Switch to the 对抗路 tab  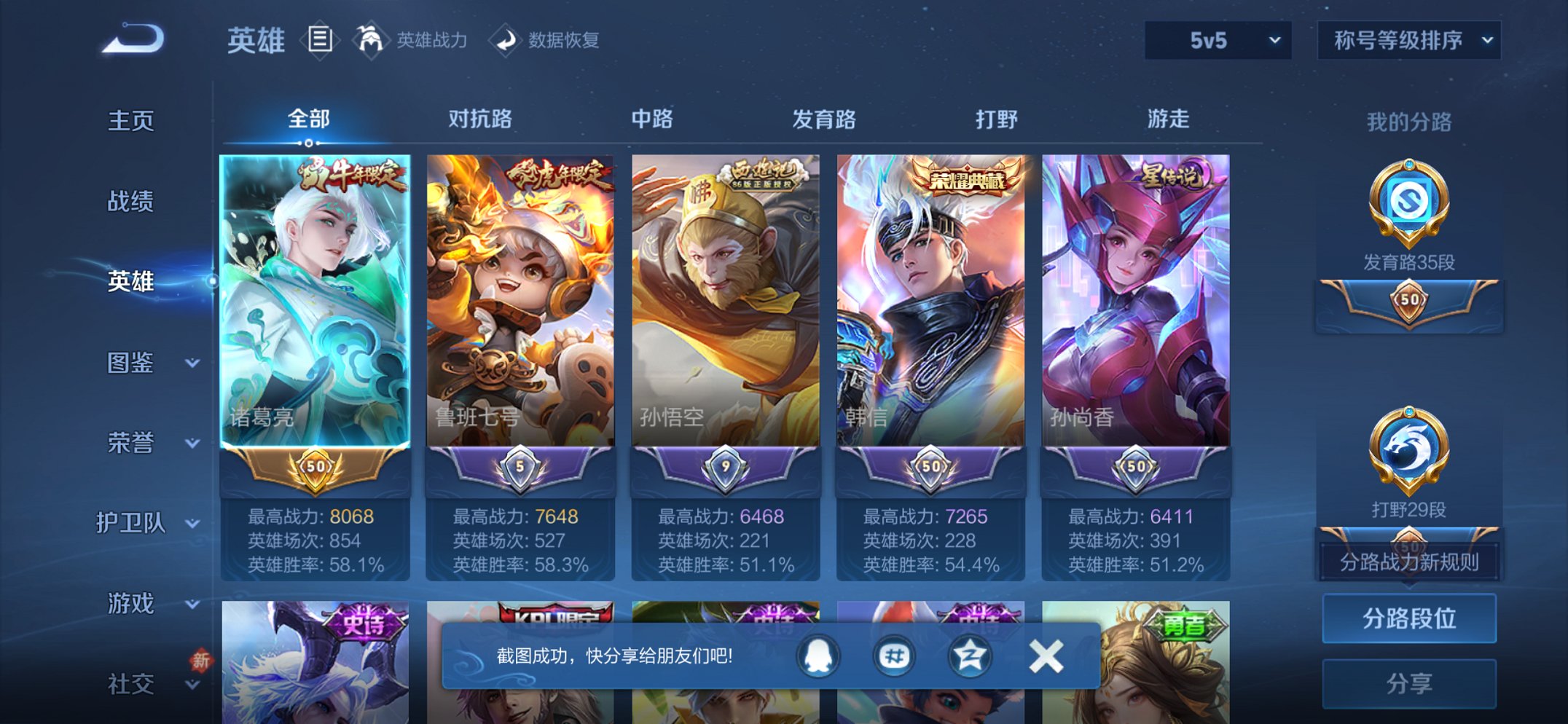pyautogui.click(x=480, y=119)
